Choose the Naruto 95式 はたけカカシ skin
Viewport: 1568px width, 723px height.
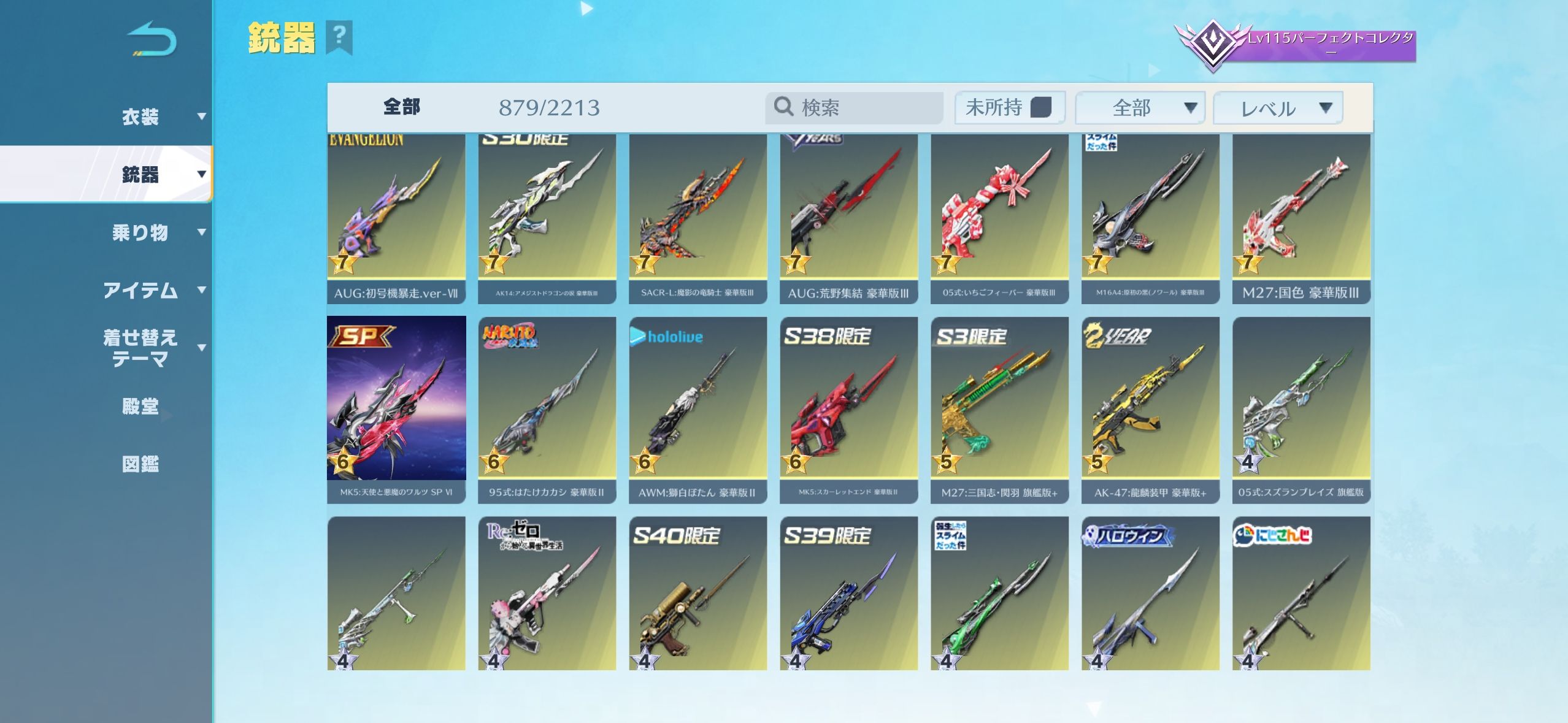pos(547,409)
